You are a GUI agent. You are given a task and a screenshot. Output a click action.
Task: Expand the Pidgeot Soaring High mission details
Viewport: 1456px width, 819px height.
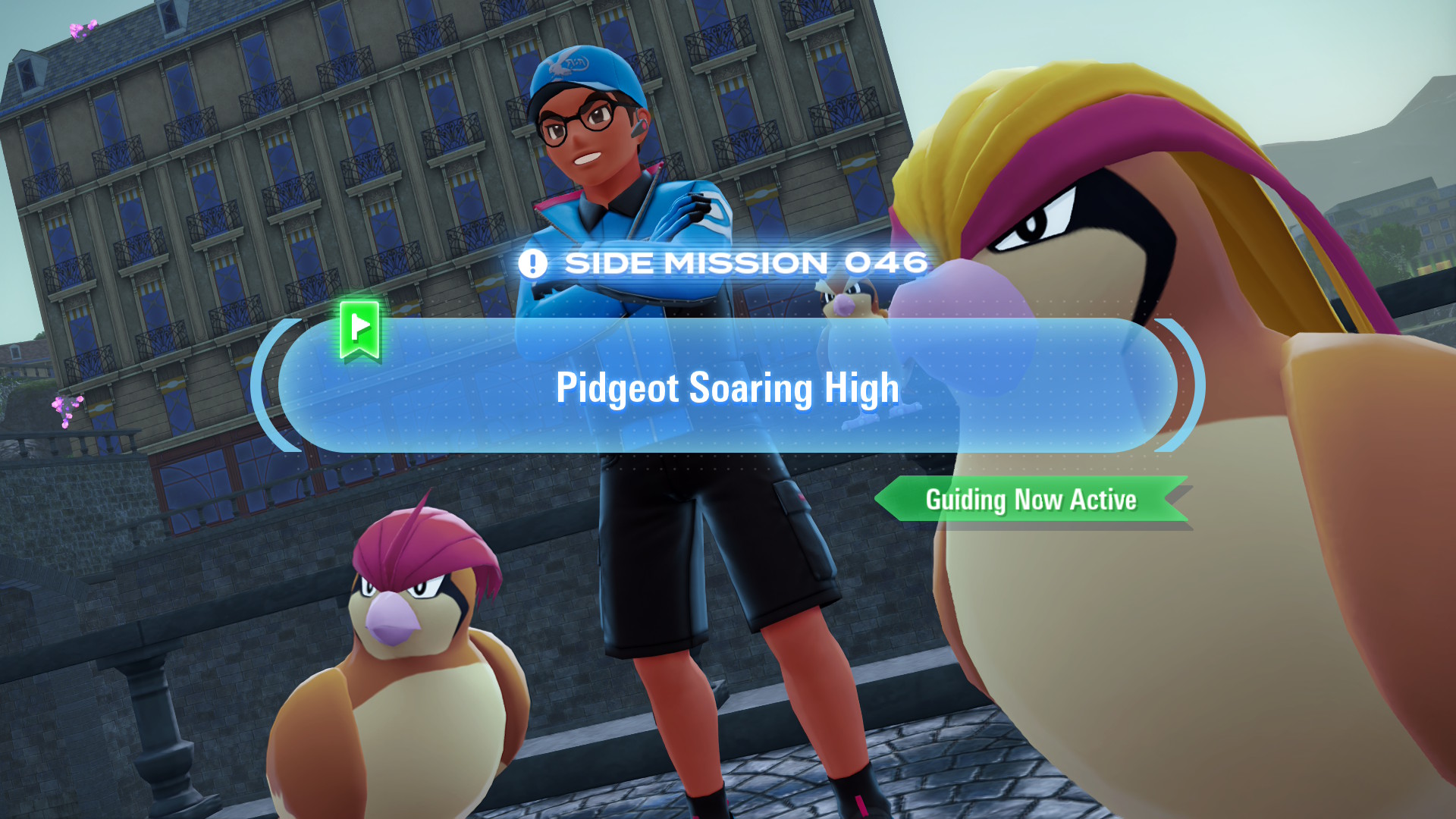720,387
